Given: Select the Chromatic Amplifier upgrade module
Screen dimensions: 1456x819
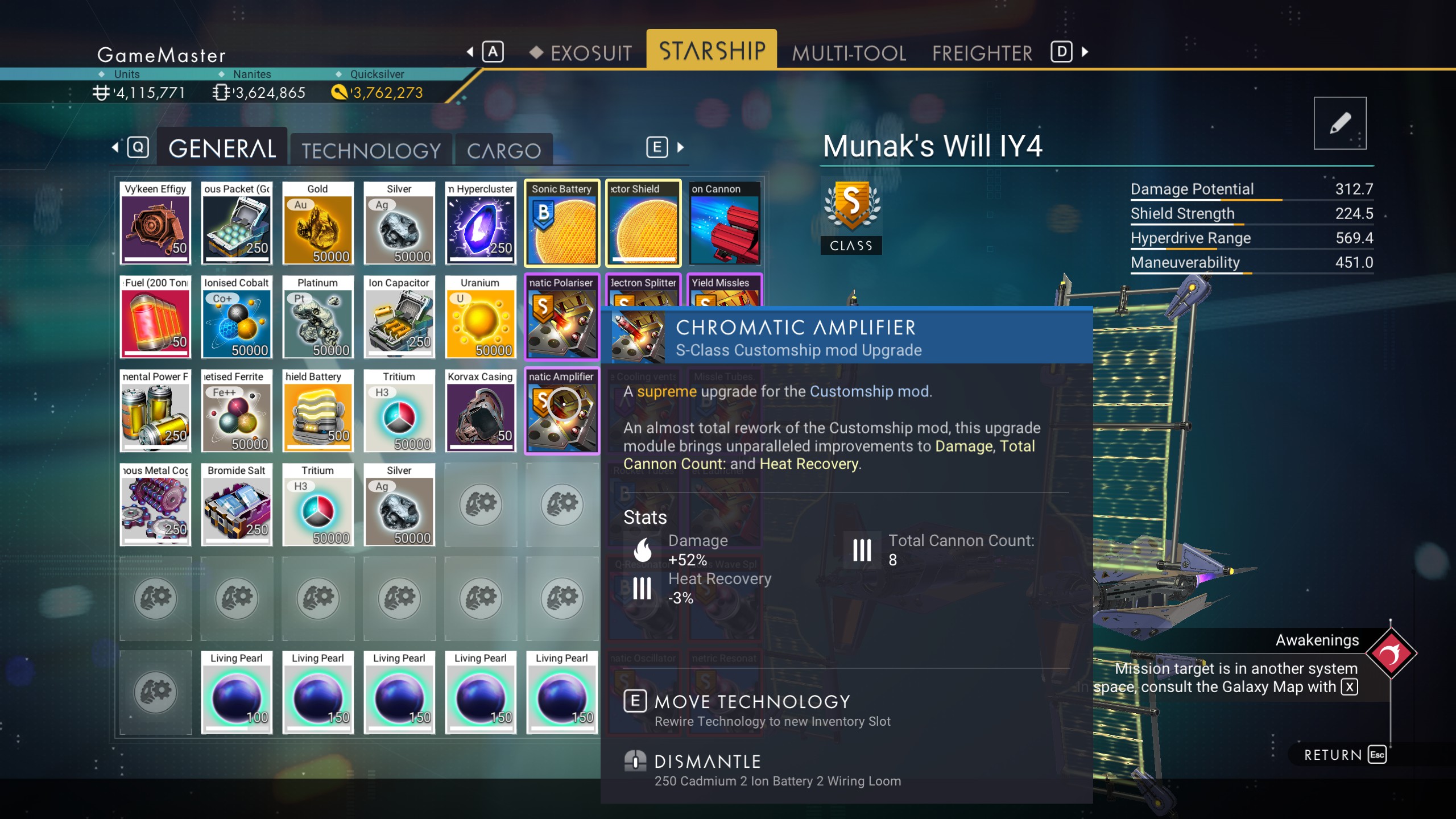Looking at the screenshot, I should tap(562, 411).
